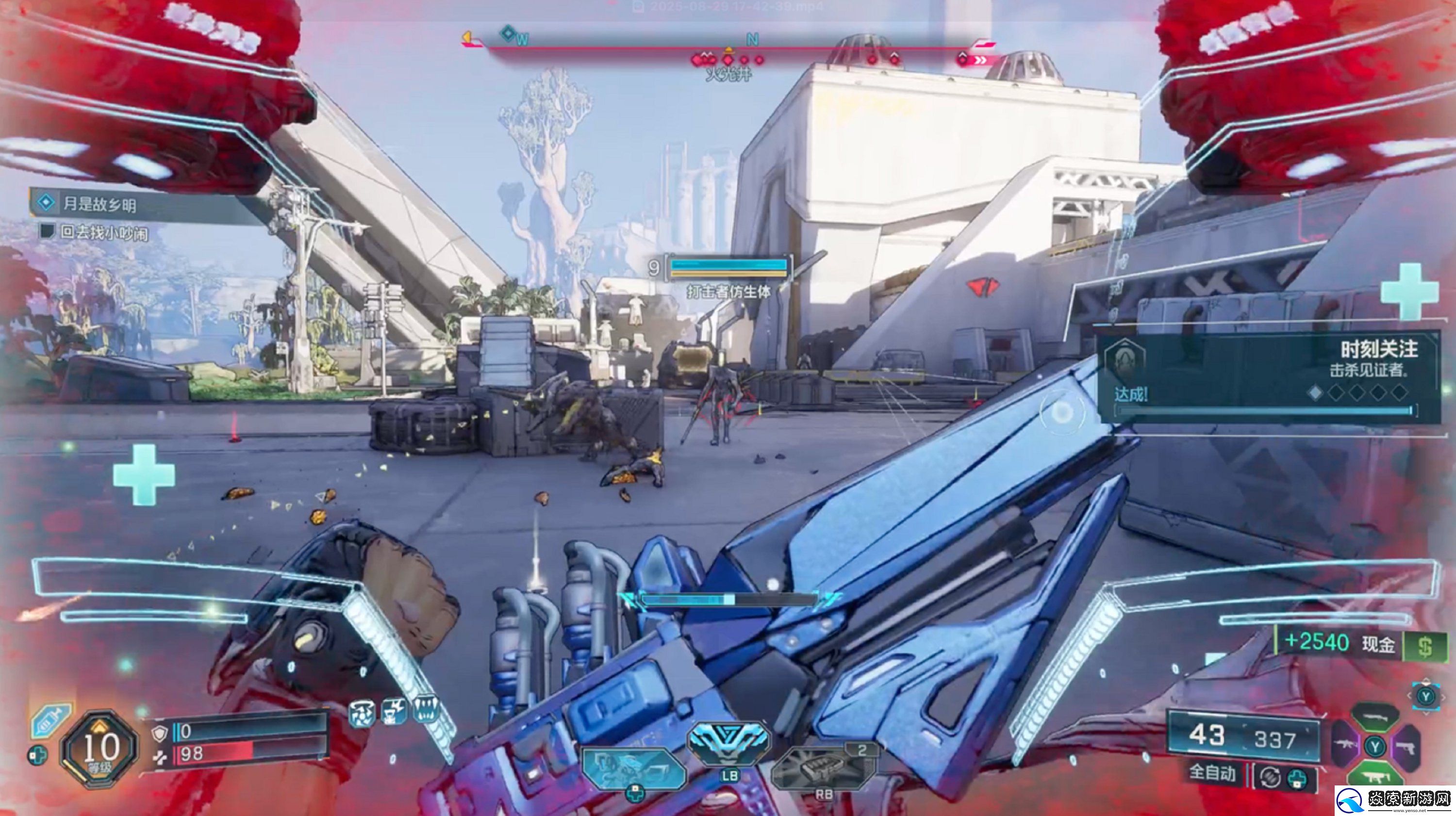Click the green dollar cash icon
This screenshot has height=816, width=1456.
tap(1424, 646)
